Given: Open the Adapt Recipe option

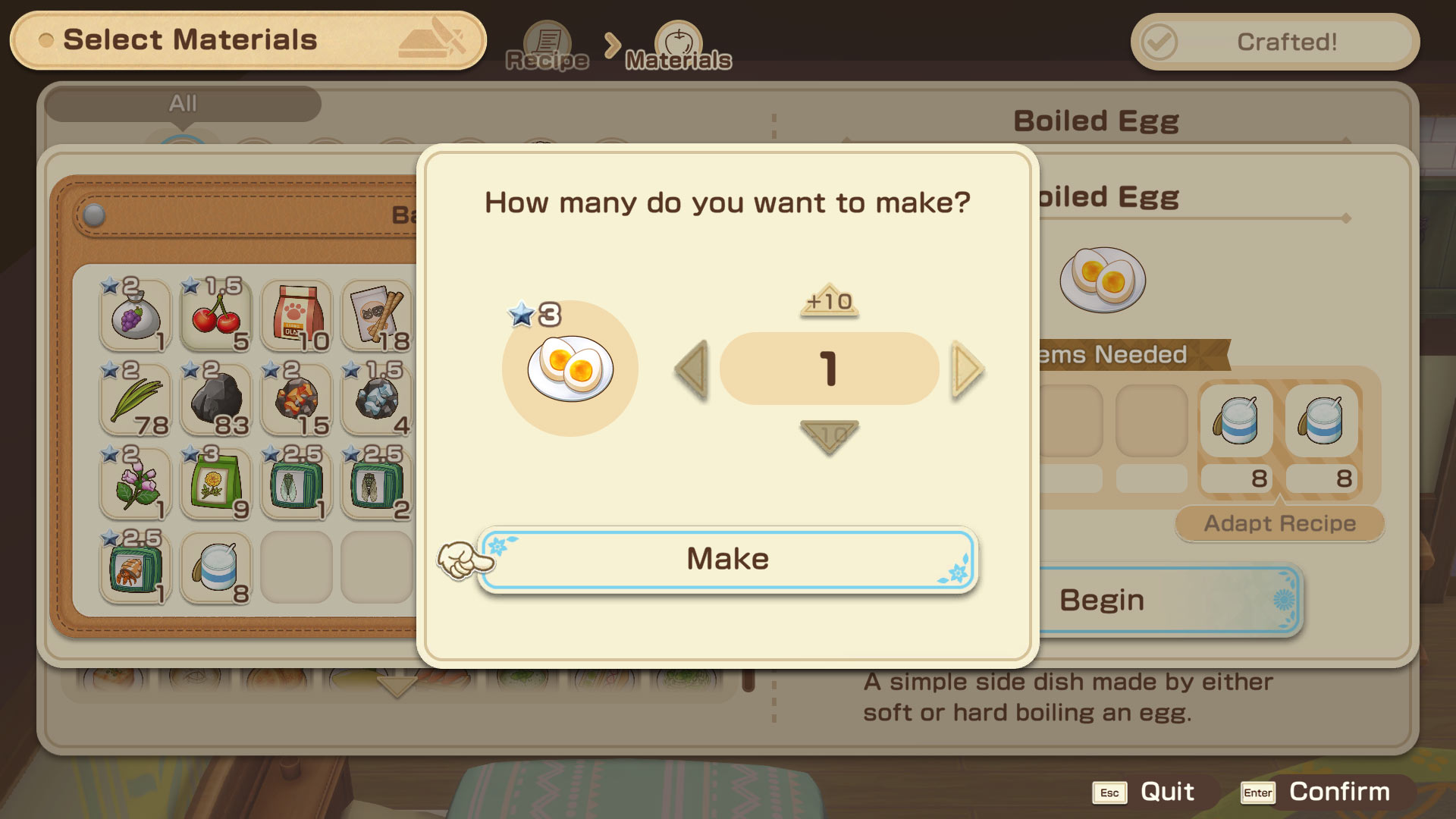Looking at the screenshot, I should (1279, 523).
